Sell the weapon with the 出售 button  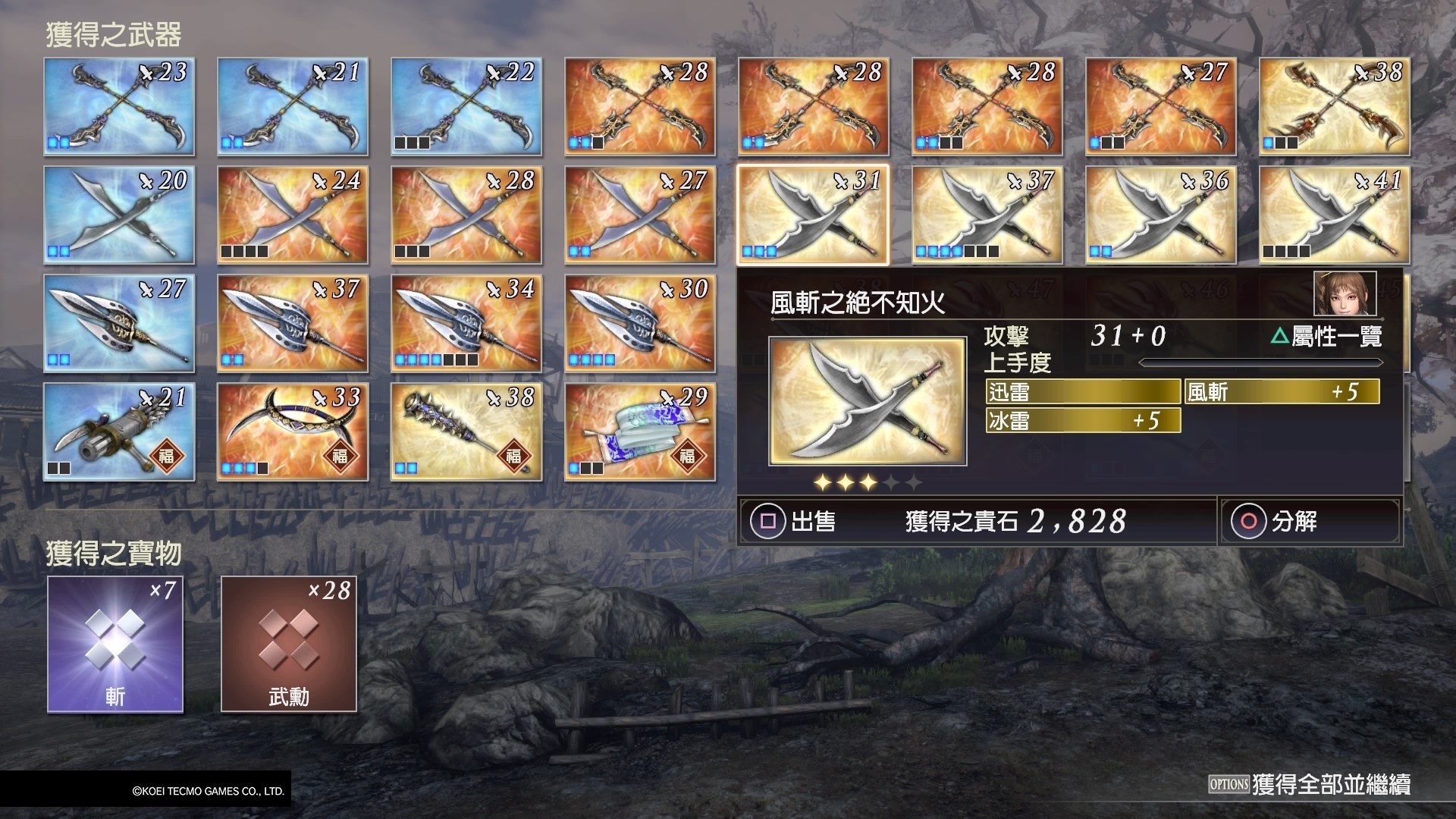click(794, 521)
